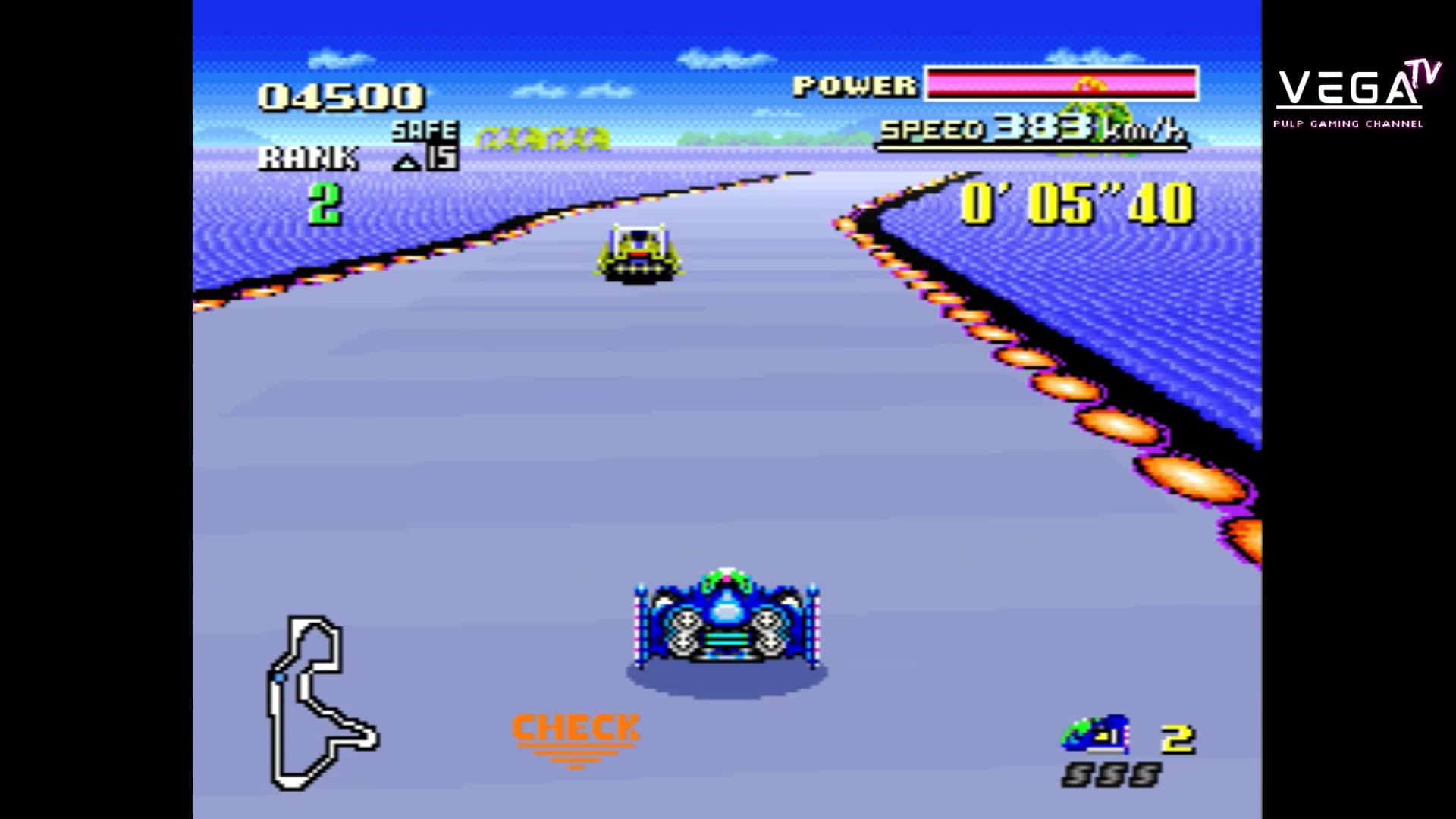Toggle the player position dot on minimap
Screen dimensions: 1456x819
pos(279,677)
